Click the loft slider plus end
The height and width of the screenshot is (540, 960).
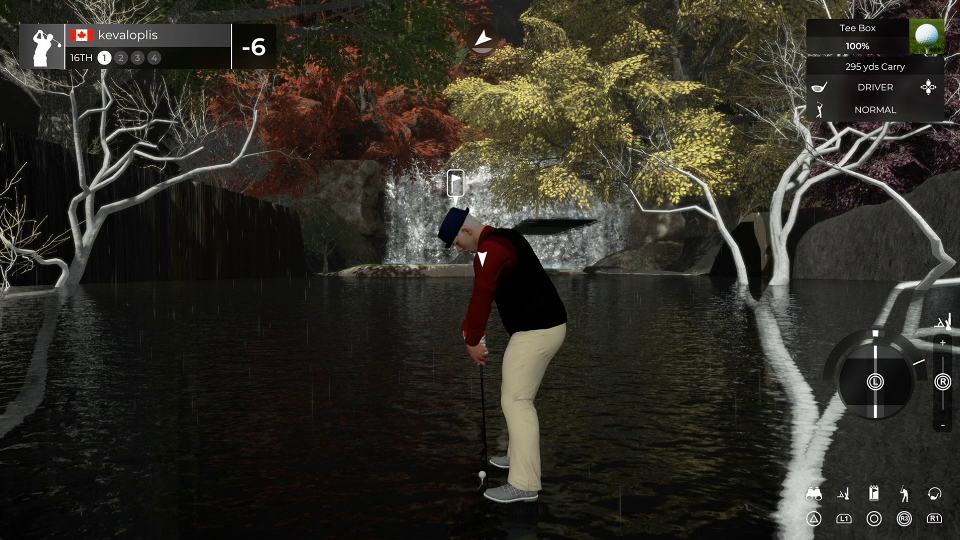point(942,344)
